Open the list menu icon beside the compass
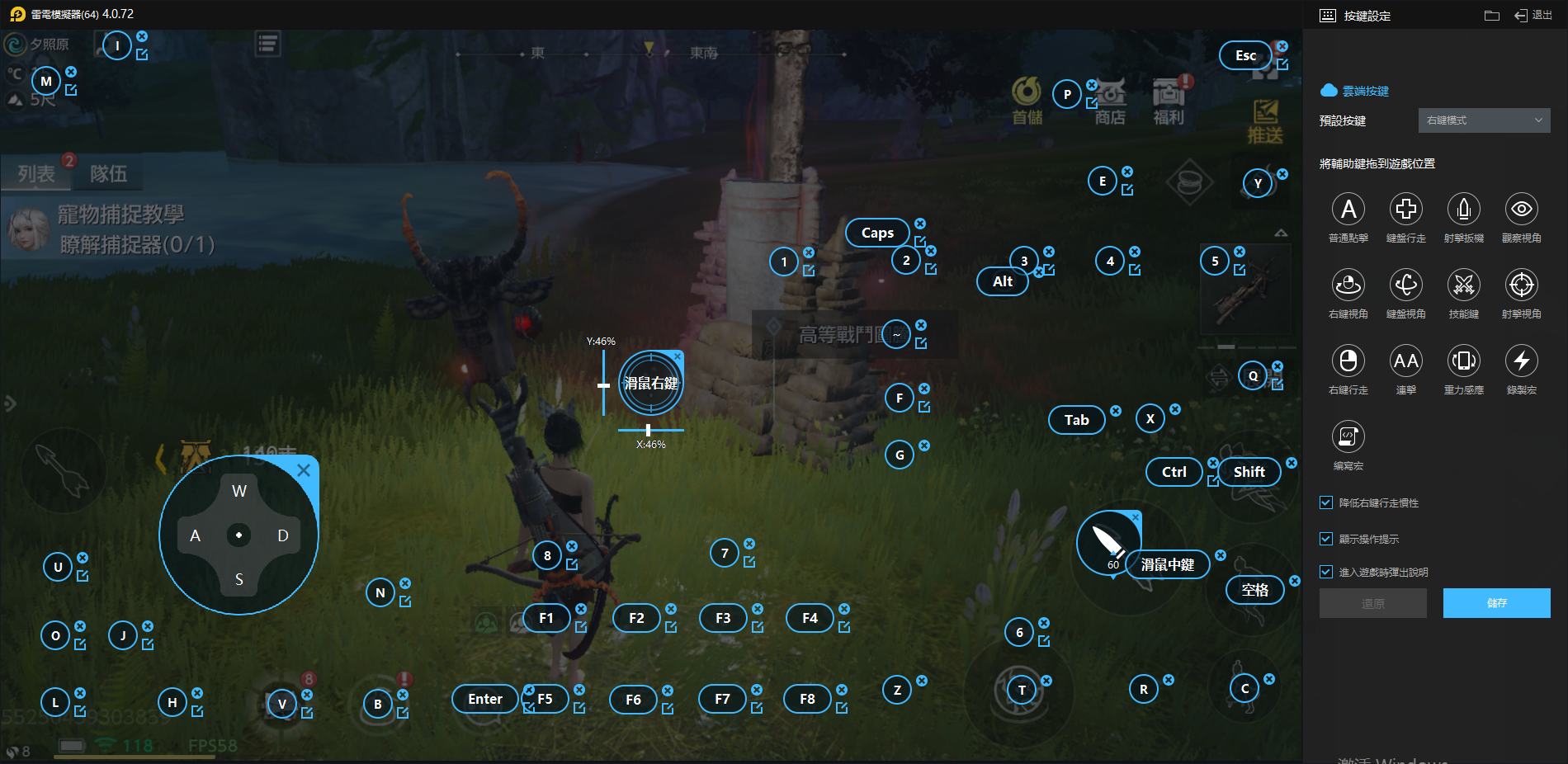This screenshot has width=1568, height=764. (x=267, y=44)
